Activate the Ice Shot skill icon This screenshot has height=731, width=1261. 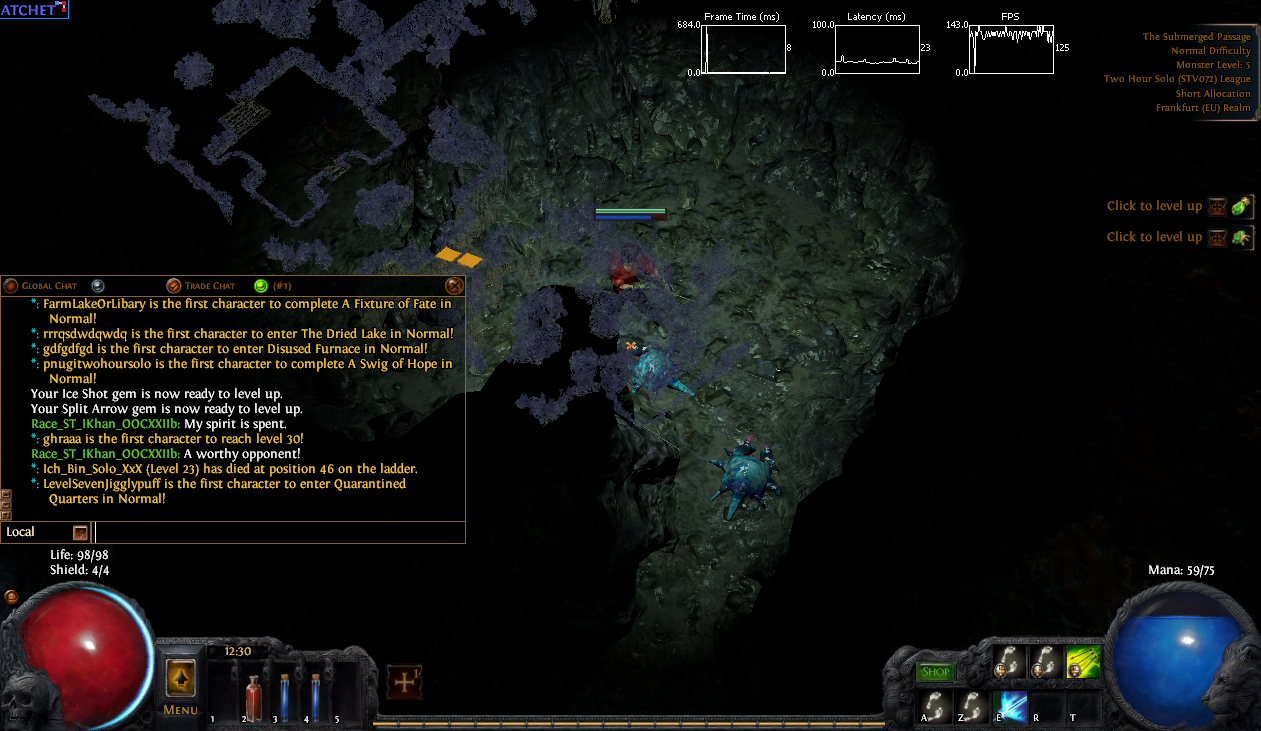tap(1009, 706)
